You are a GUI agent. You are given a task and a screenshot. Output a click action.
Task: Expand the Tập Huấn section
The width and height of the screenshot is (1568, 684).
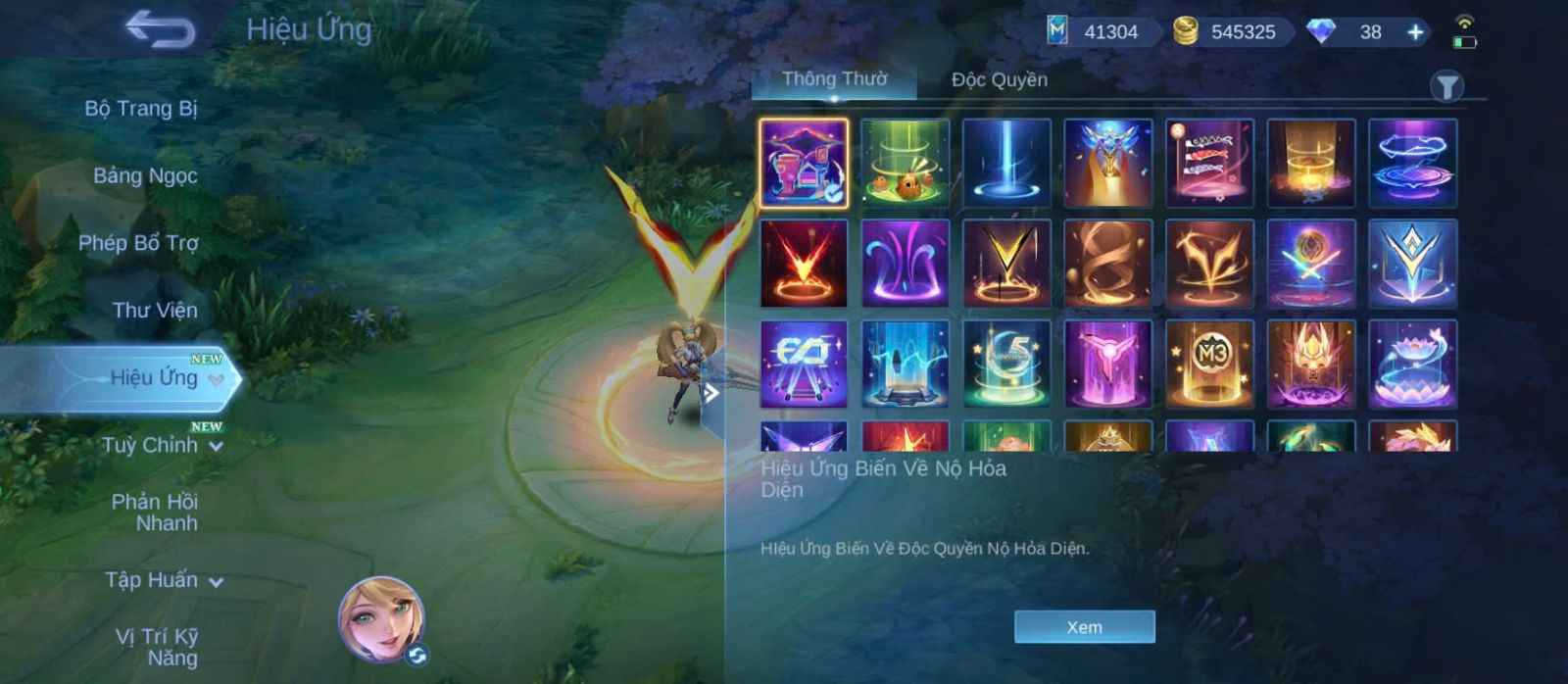(x=163, y=580)
